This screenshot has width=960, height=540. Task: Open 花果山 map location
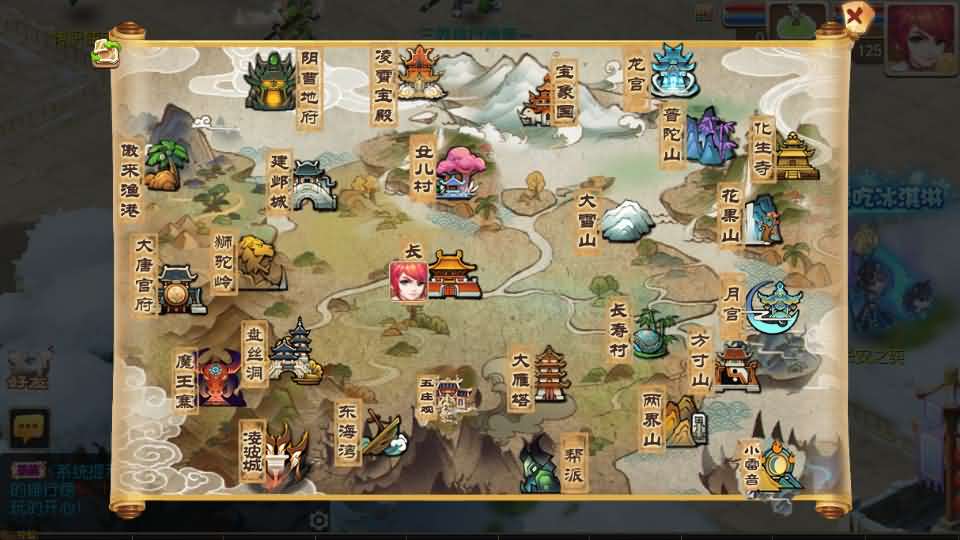point(764,219)
